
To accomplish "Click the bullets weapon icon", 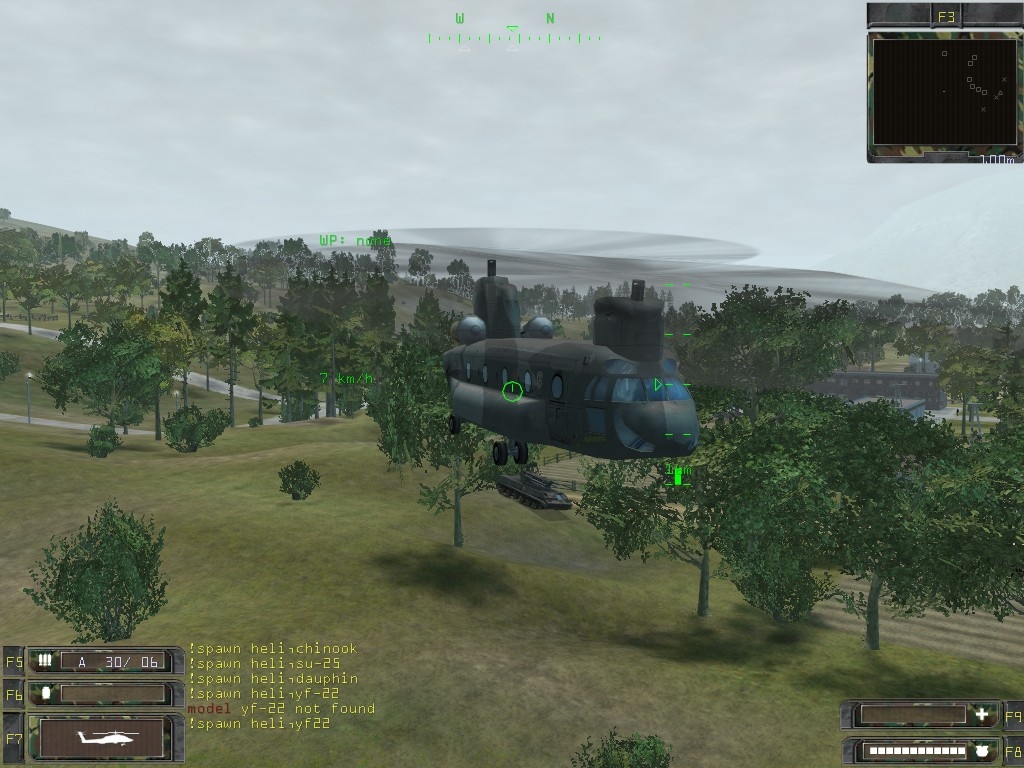I will (45, 661).
